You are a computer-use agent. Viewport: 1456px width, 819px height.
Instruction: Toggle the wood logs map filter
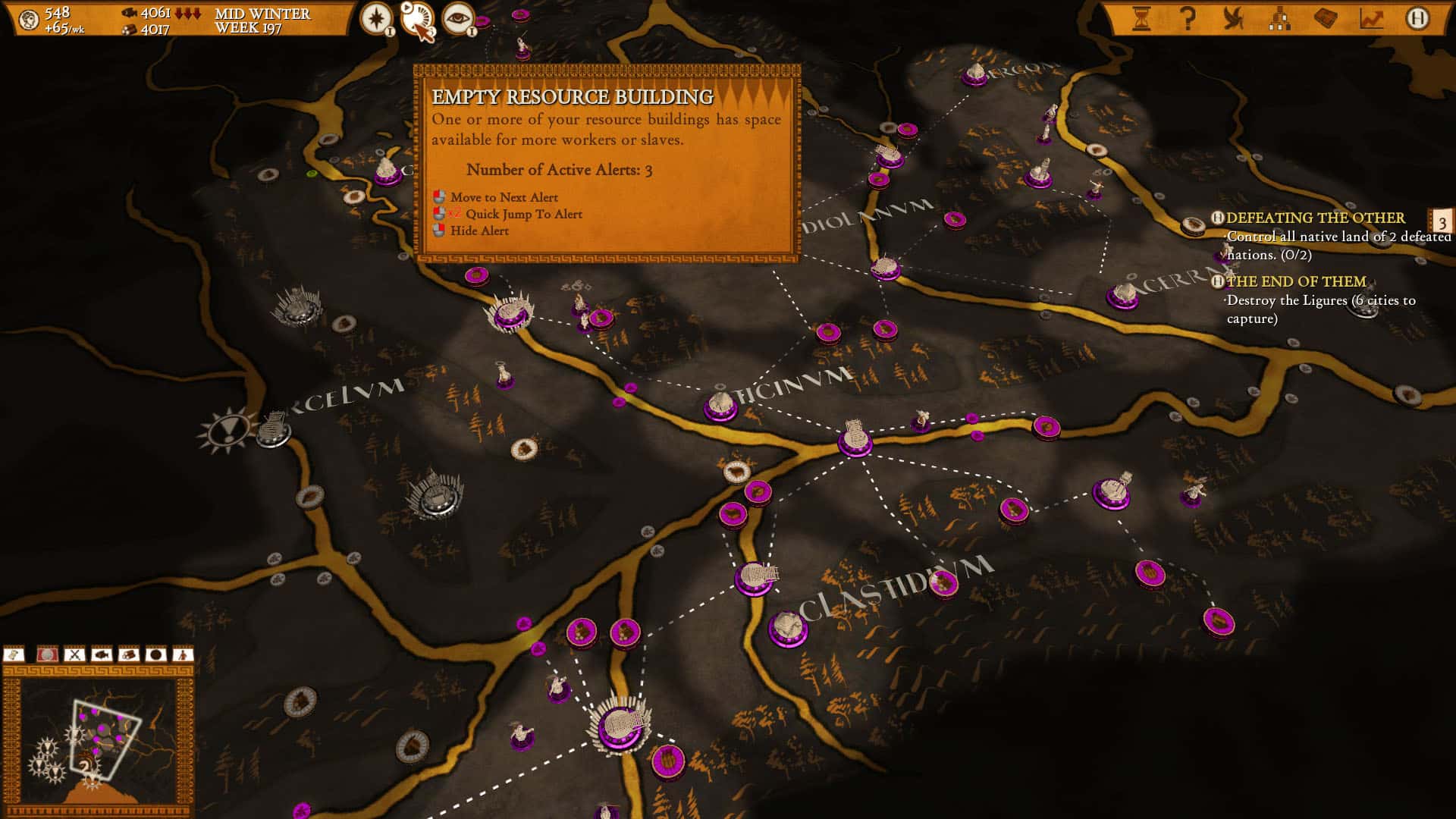pyautogui.click(x=128, y=654)
